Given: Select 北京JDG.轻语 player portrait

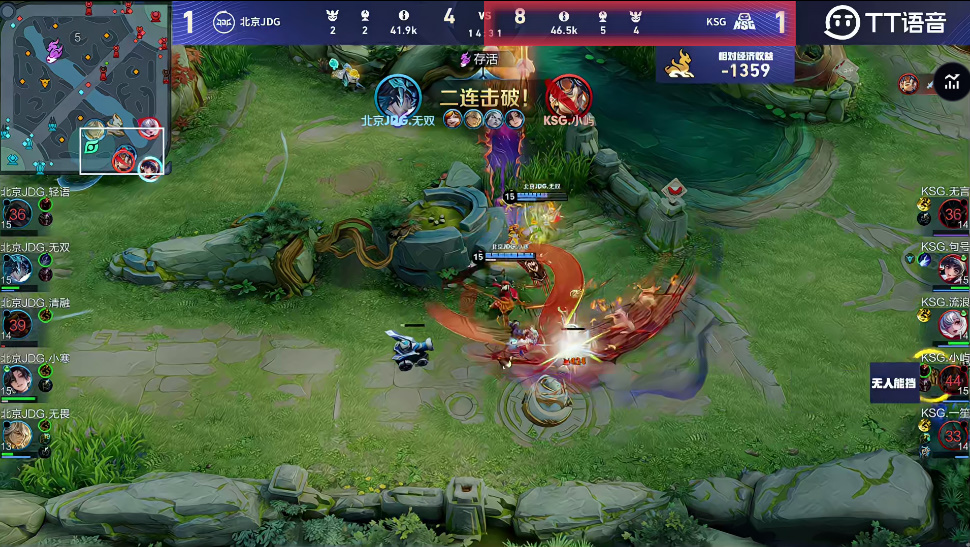Looking at the screenshot, I should (x=18, y=214).
